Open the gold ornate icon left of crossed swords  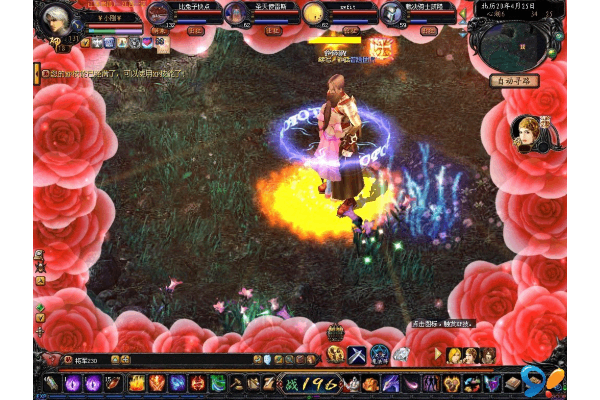335,354
